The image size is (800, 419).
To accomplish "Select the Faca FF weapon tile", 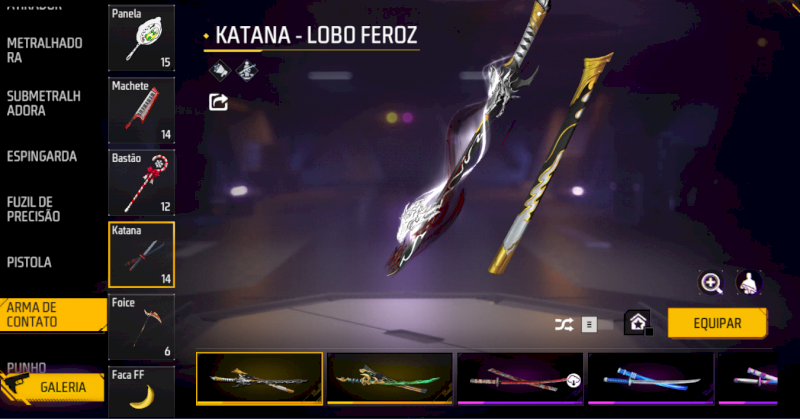I will click(x=141, y=392).
